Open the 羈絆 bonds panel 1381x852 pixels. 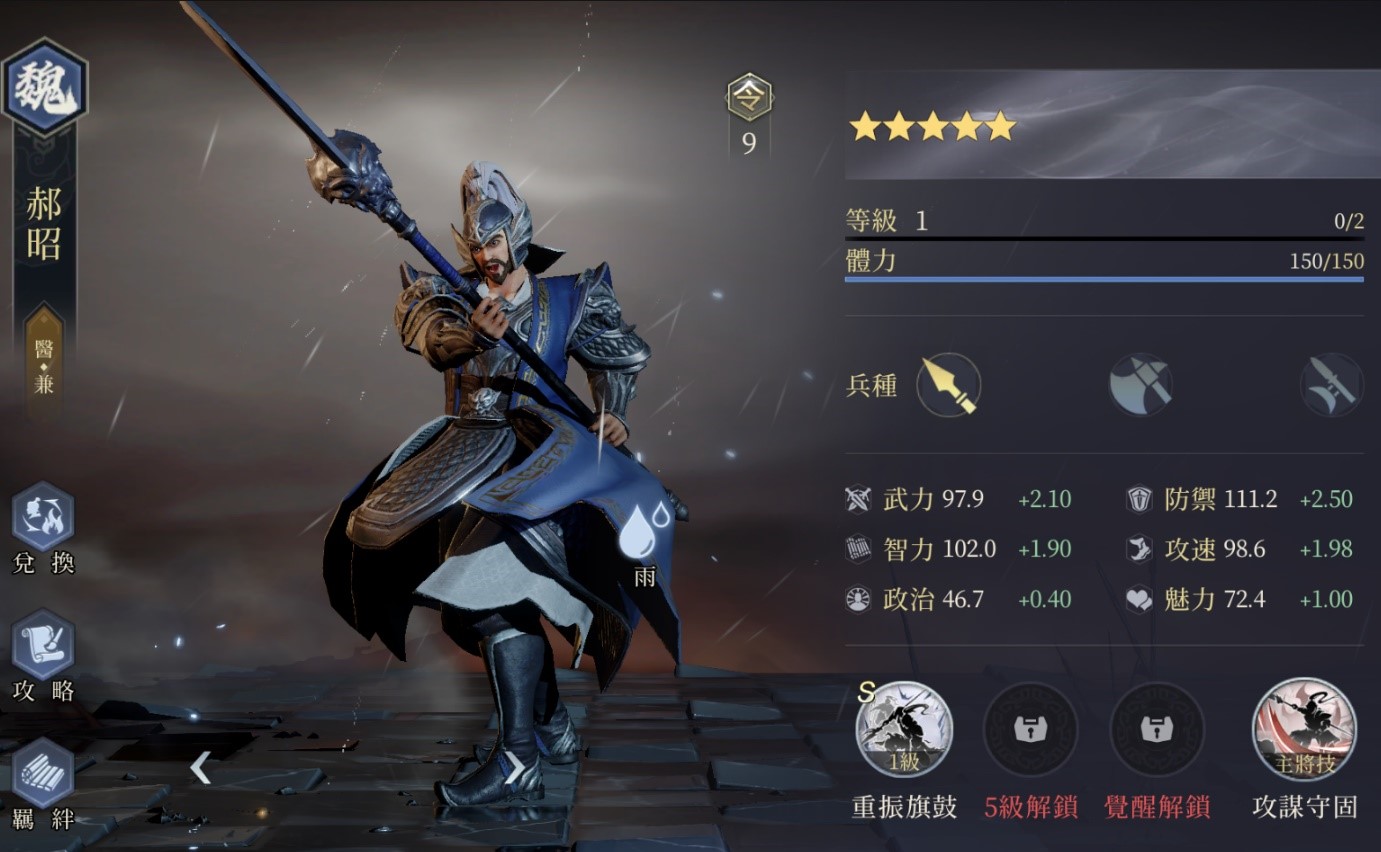tap(43, 773)
